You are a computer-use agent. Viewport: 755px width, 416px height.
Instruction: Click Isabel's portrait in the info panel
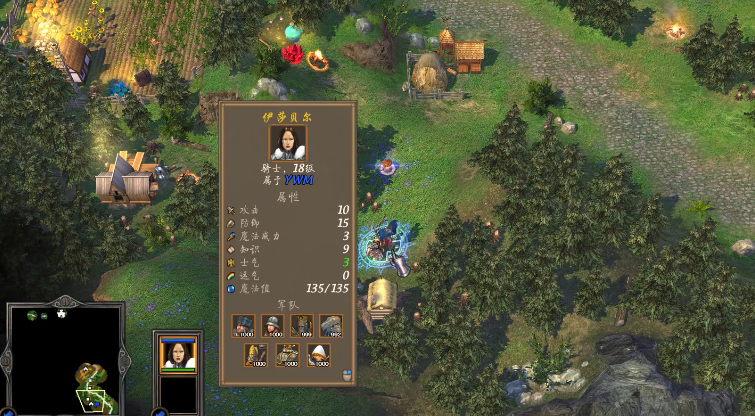287,142
